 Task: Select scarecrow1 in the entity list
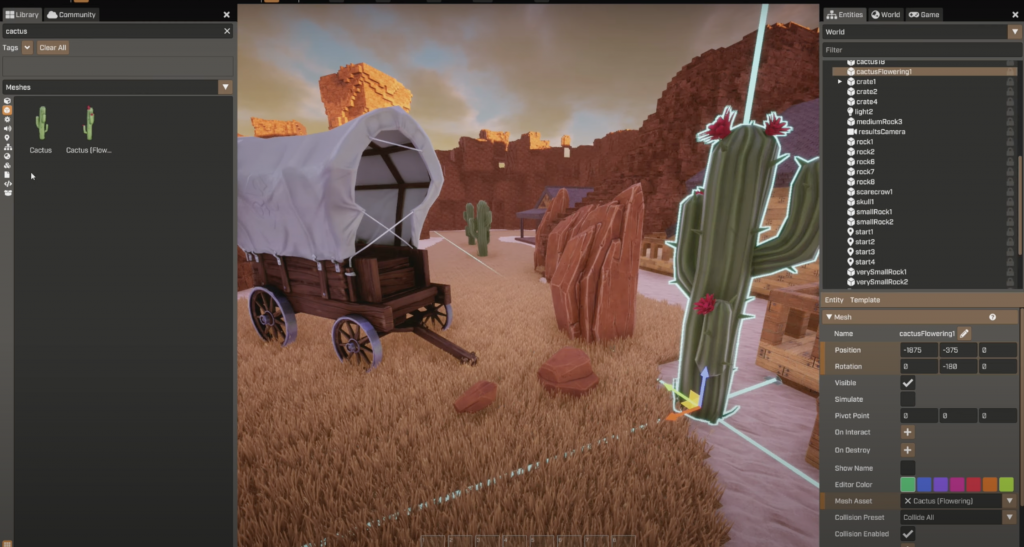tap(874, 192)
